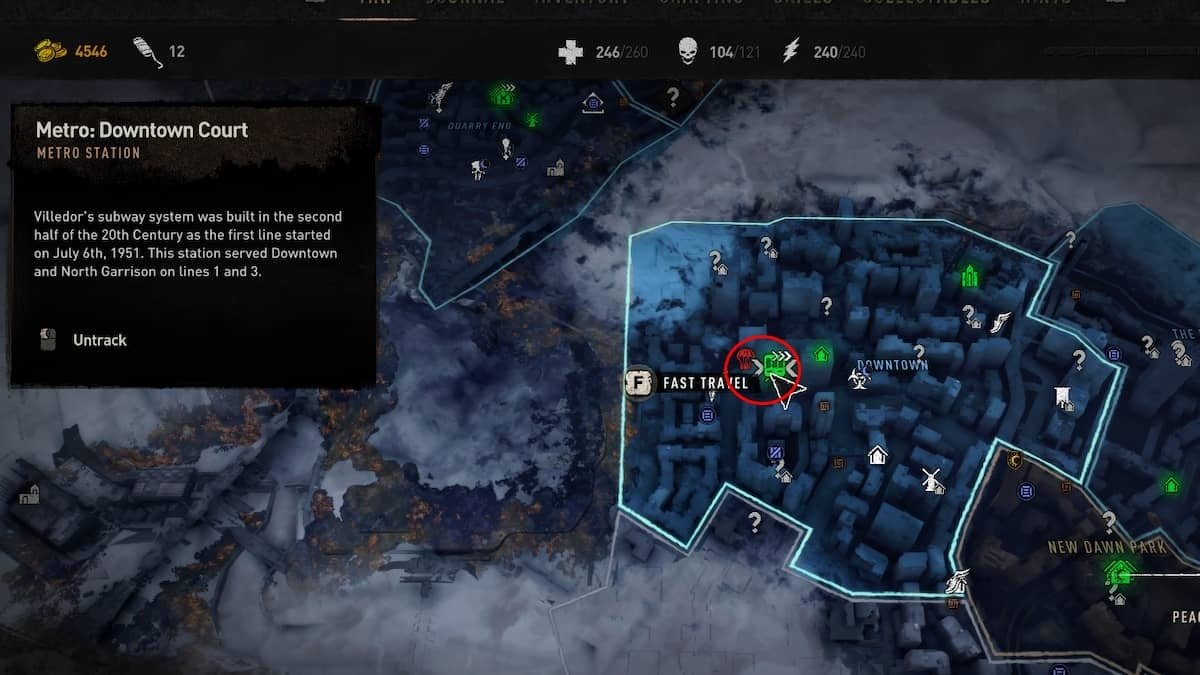The image size is (1200, 675).
Task: Click the question mark in the dark circle
Action: tap(673, 97)
